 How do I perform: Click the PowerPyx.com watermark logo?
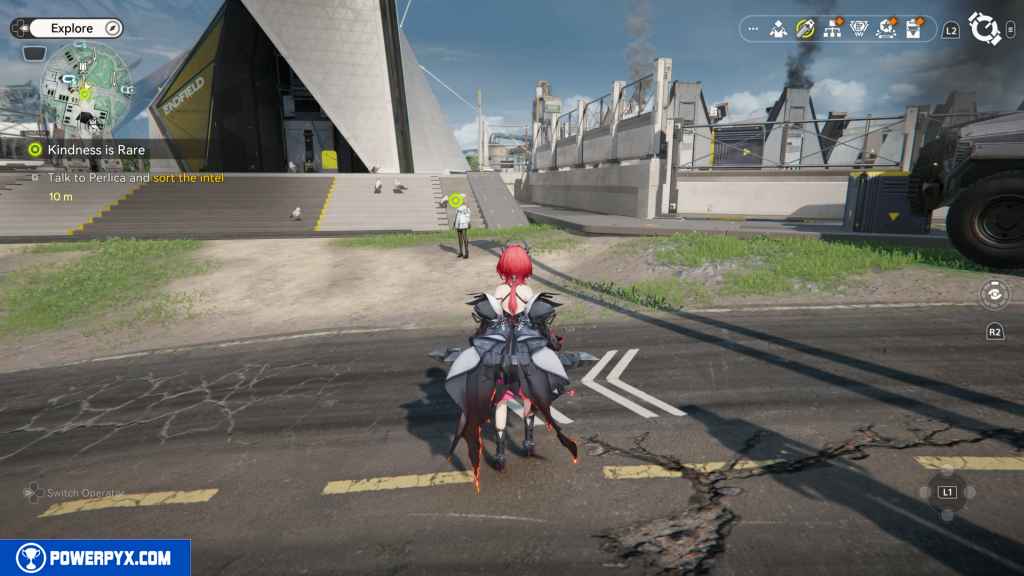[95, 558]
